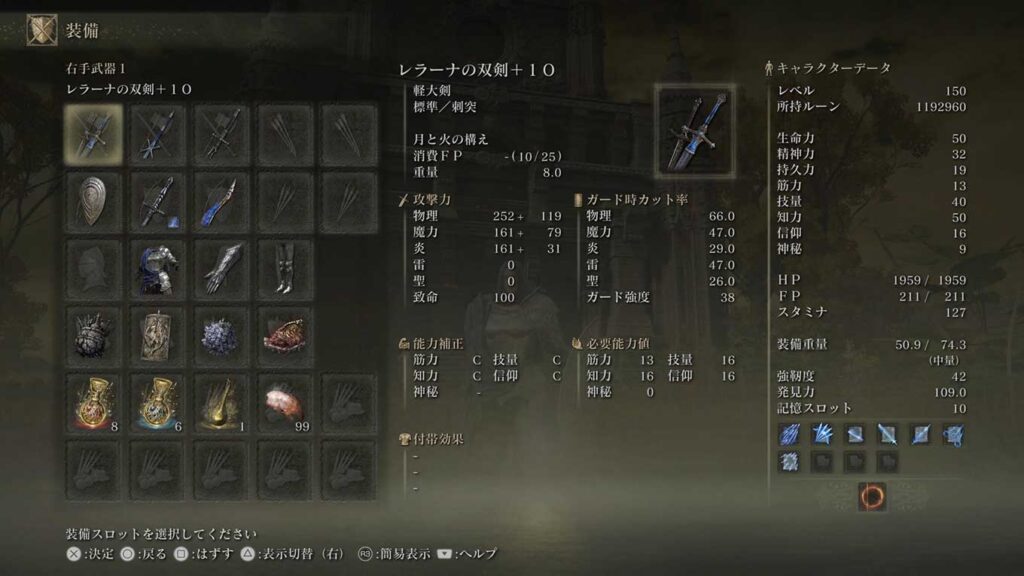Select the cerulean flask with count 6
1024x576 pixels.
tap(157, 400)
